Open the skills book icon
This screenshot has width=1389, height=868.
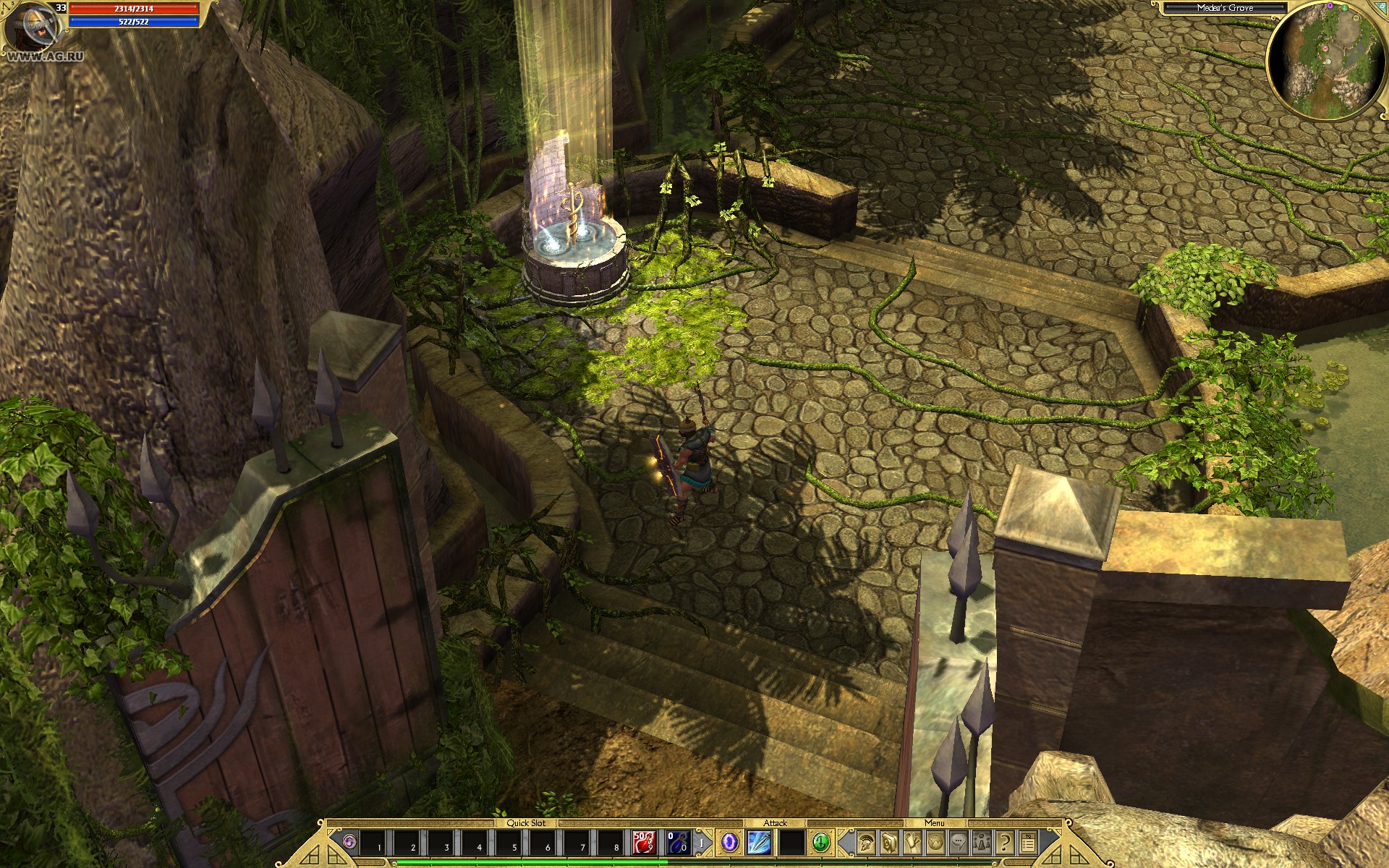[888, 843]
